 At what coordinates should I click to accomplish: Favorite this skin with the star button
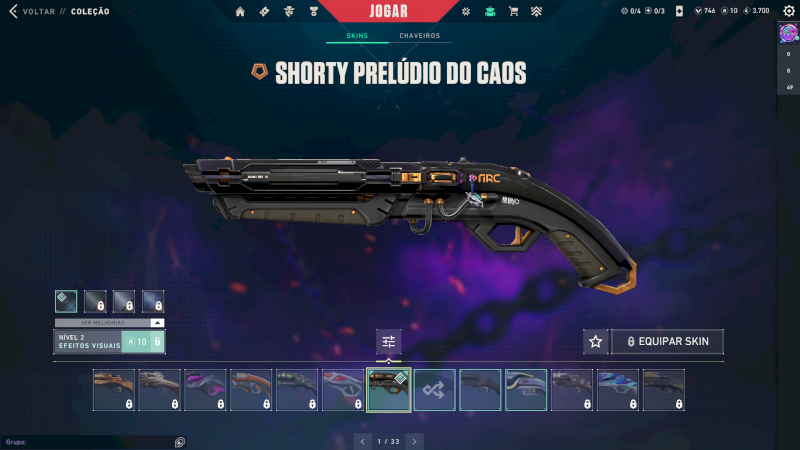click(596, 341)
